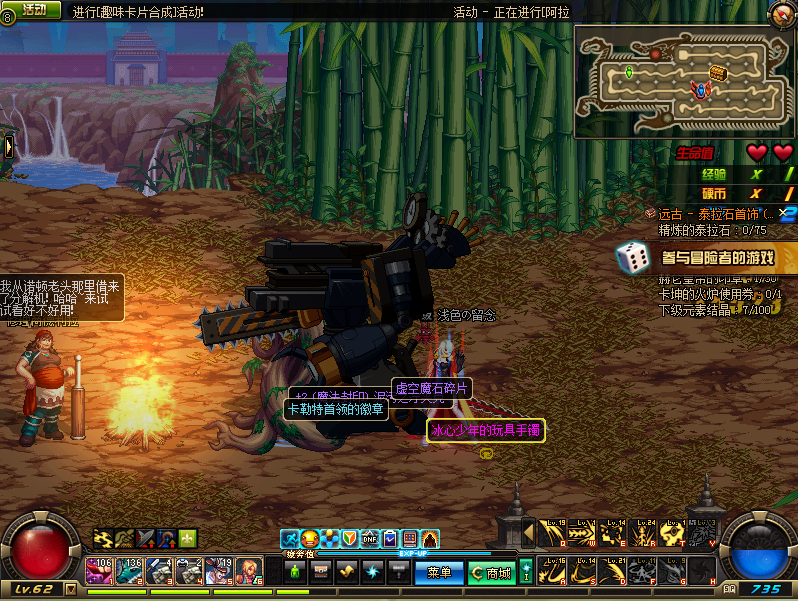Open the 菜单 menu button
The image size is (798, 601).
coord(439,573)
